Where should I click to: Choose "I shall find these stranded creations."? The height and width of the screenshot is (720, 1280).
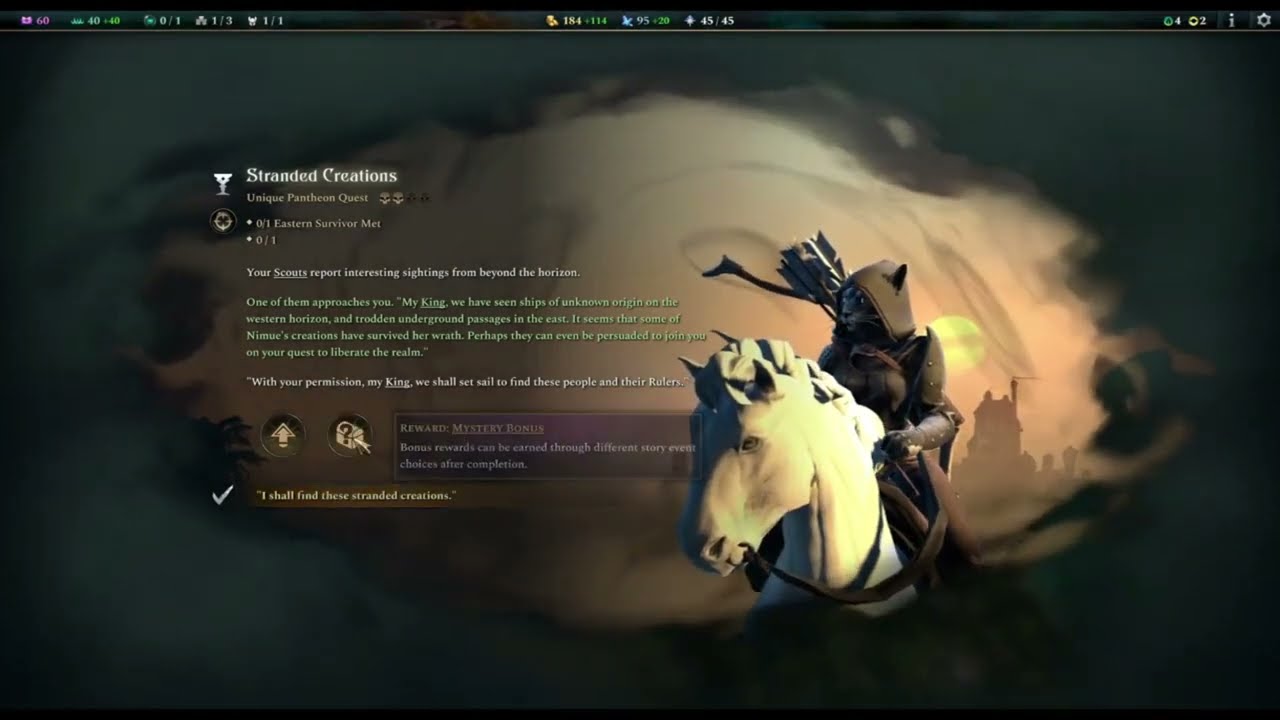tap(355, 496)
